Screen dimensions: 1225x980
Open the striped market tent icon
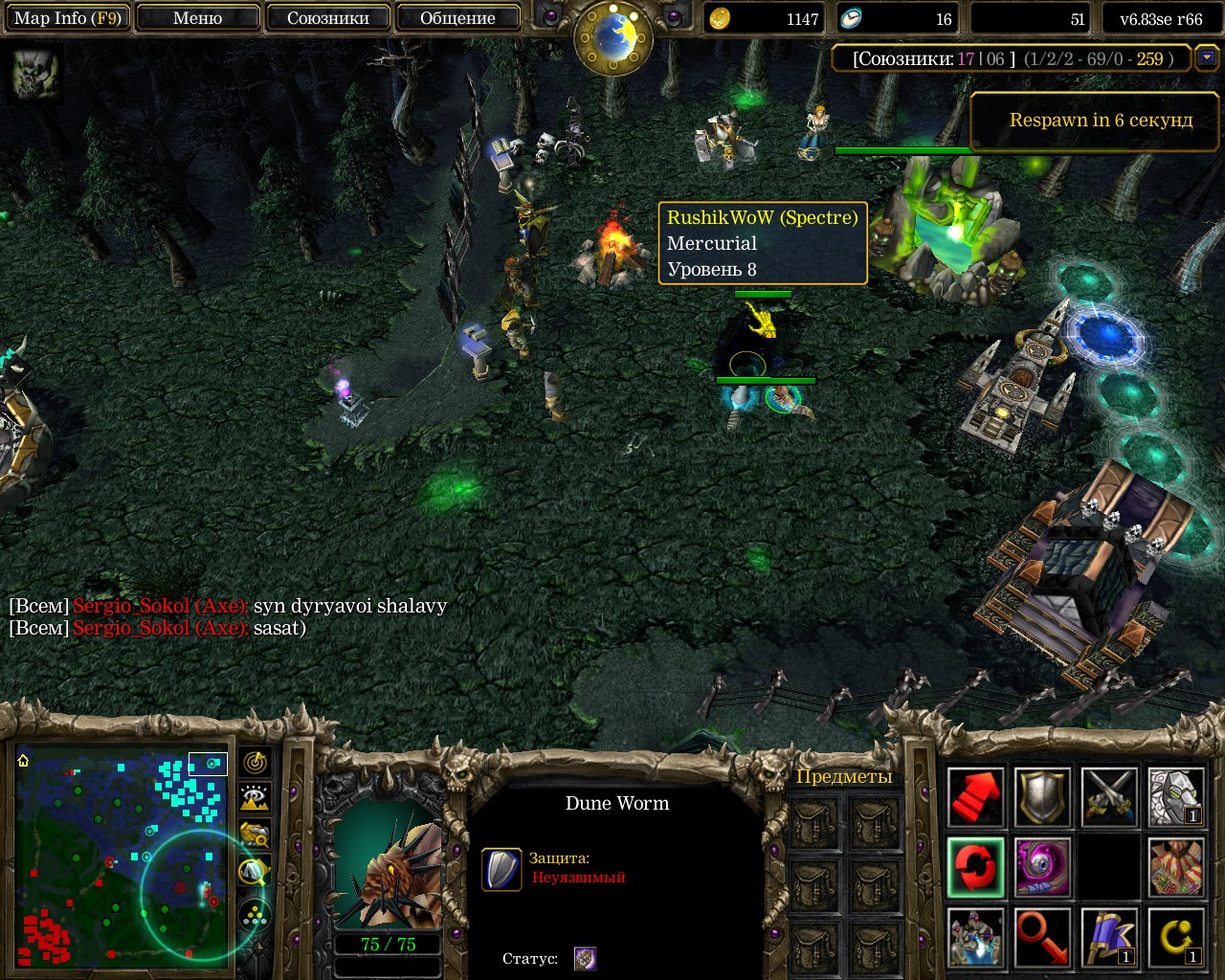click(x=1175, y=867)
